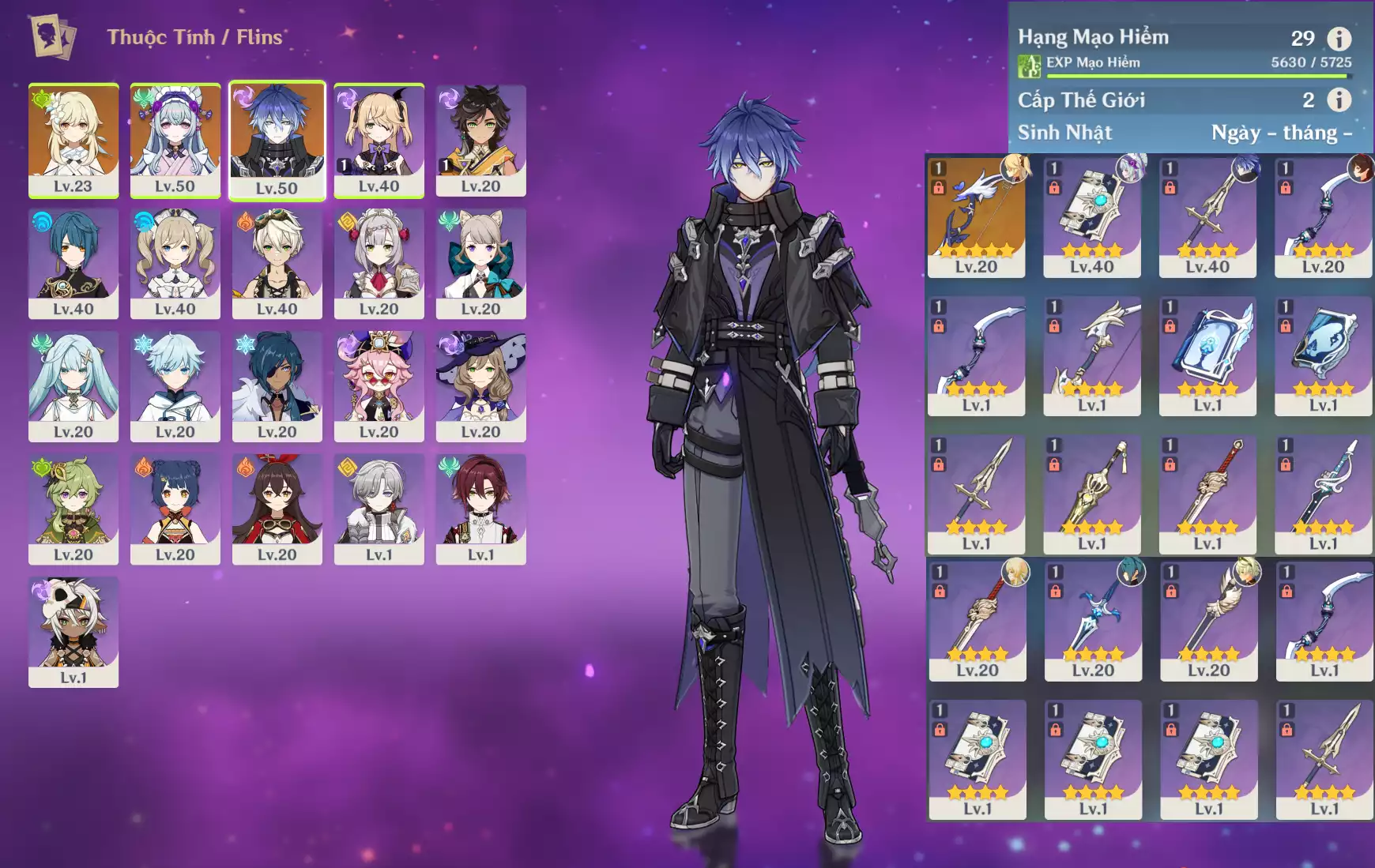
Task: Click the character archive icon beside Thuộc Tính
Action: 53,36
